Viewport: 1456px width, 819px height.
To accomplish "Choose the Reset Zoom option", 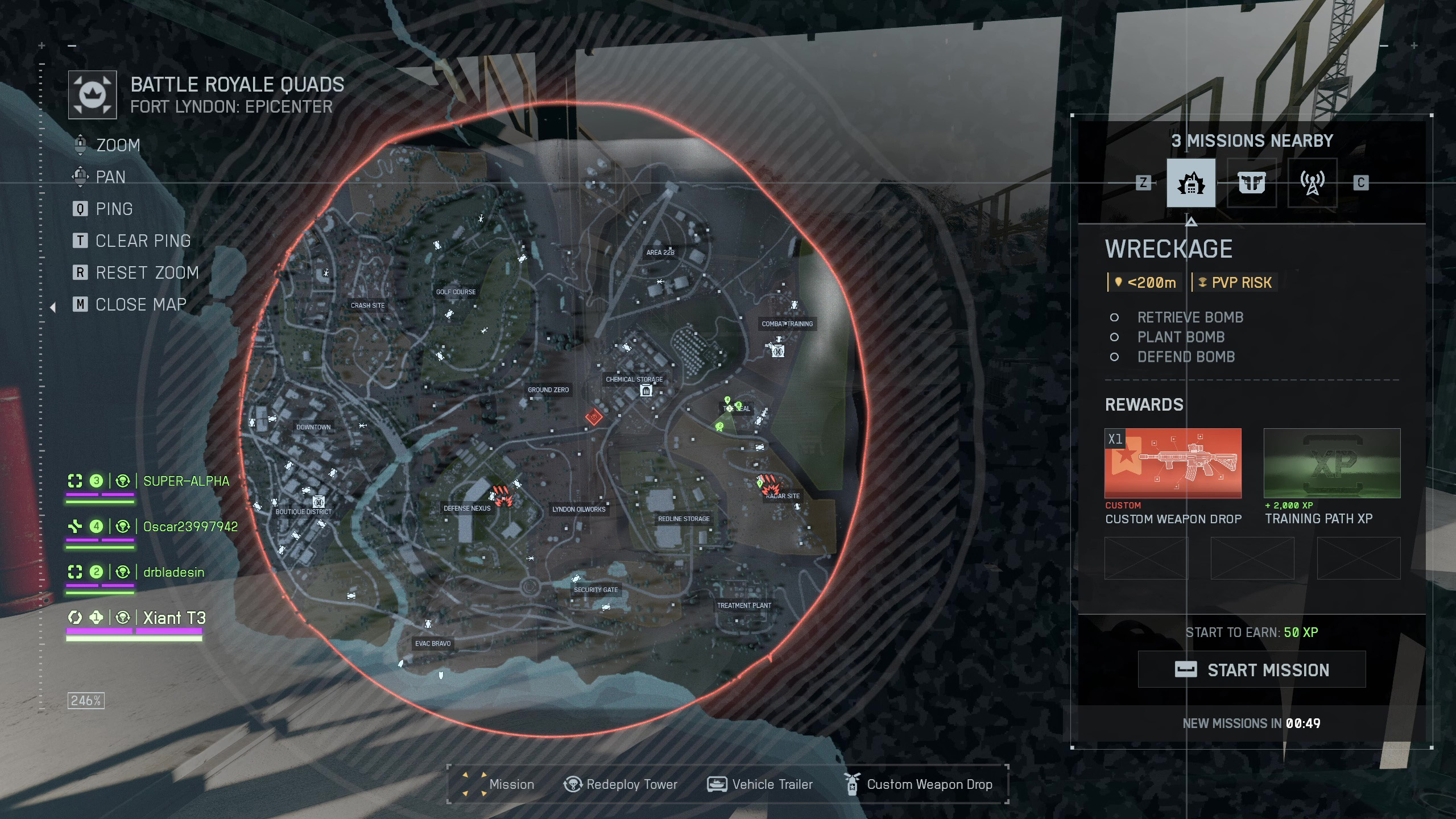I will click(x=147, y=273).
